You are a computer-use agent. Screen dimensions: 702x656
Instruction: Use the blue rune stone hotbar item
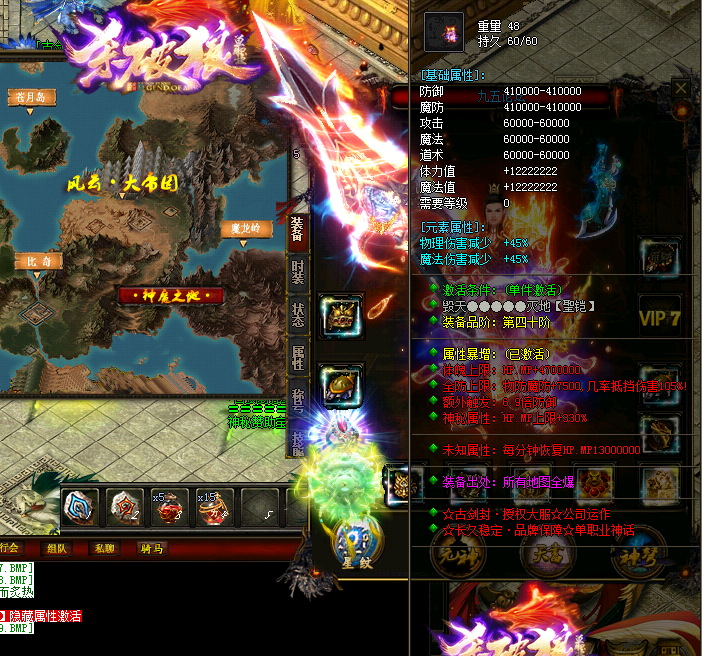click(80, 507)
